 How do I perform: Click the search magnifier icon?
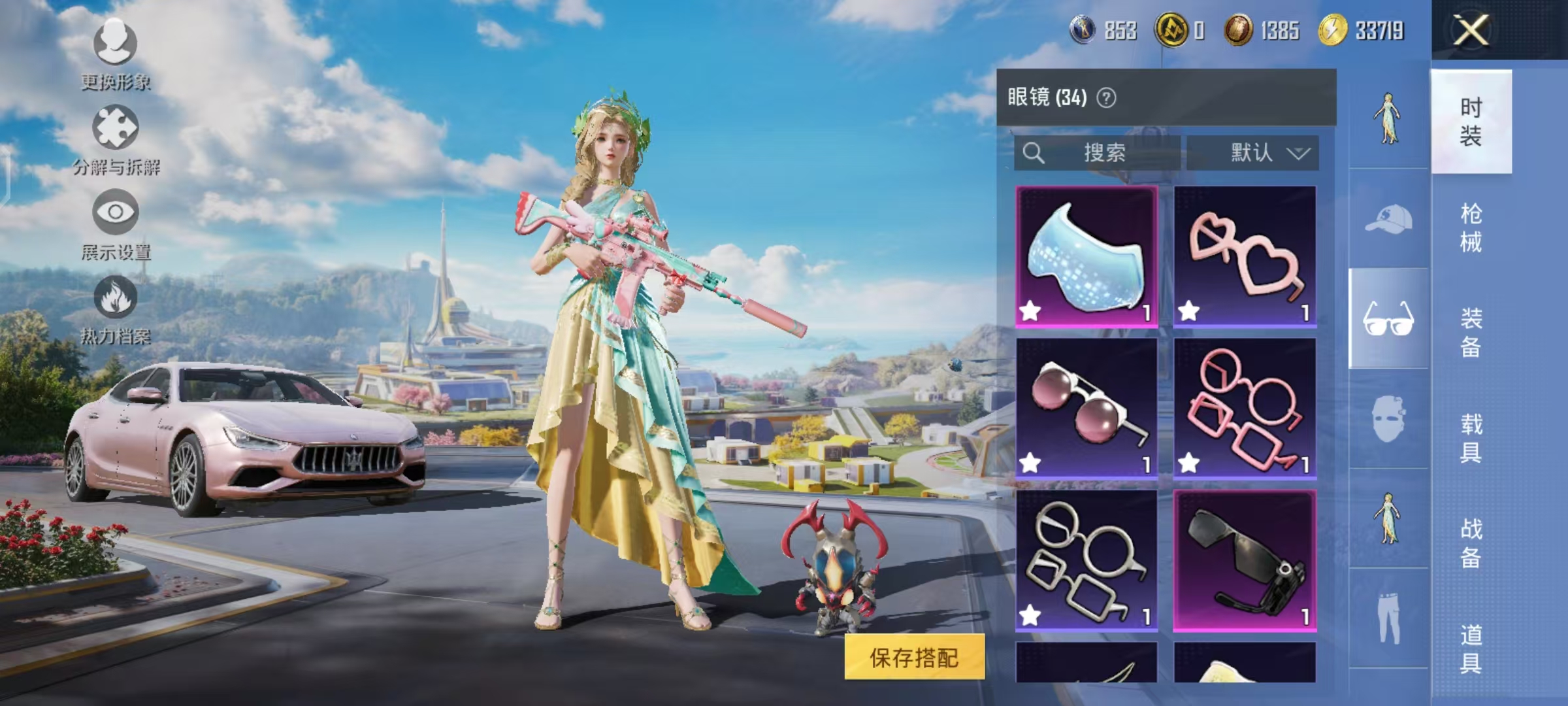pyautogui.click(x=1034, y=152)
